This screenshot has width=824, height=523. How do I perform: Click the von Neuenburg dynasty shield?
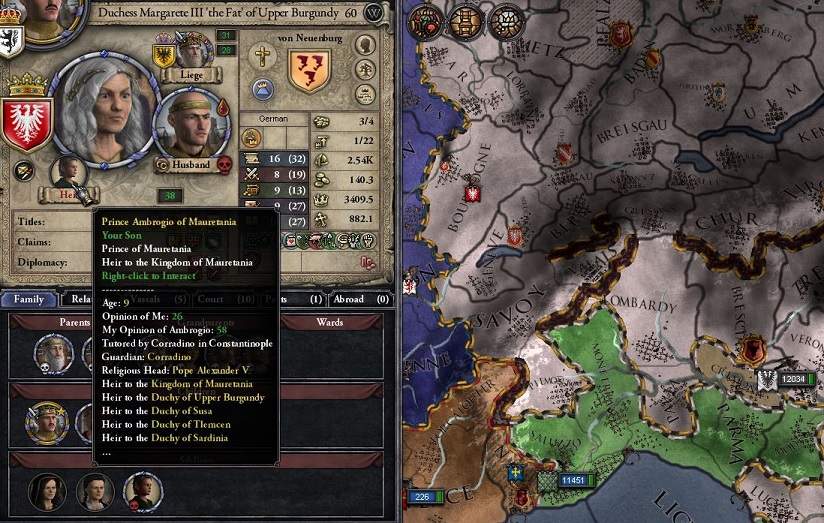coord(308,69)
